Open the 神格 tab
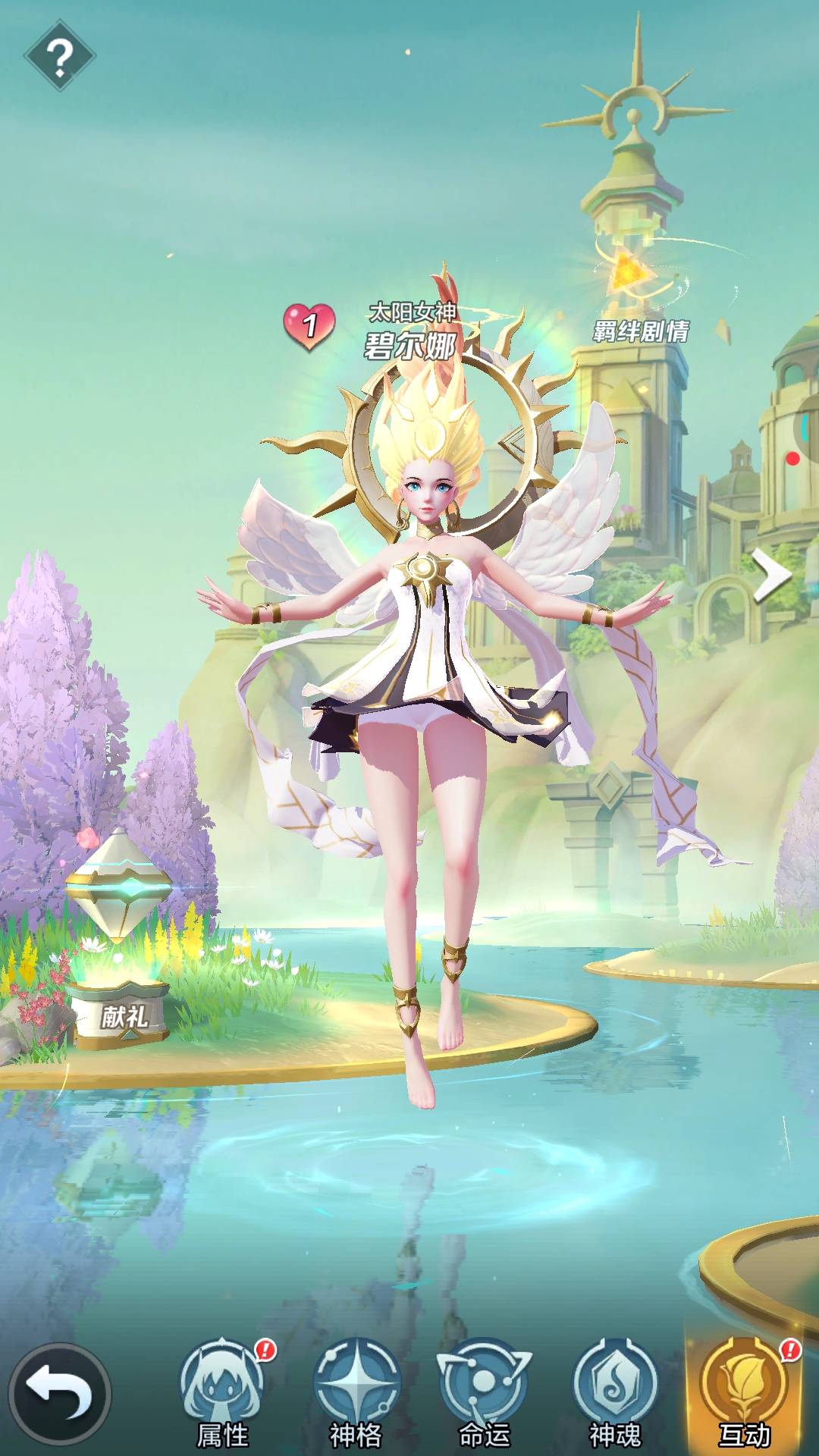This screenshot has width=819, height=1456. click(x=356, y=1392)
